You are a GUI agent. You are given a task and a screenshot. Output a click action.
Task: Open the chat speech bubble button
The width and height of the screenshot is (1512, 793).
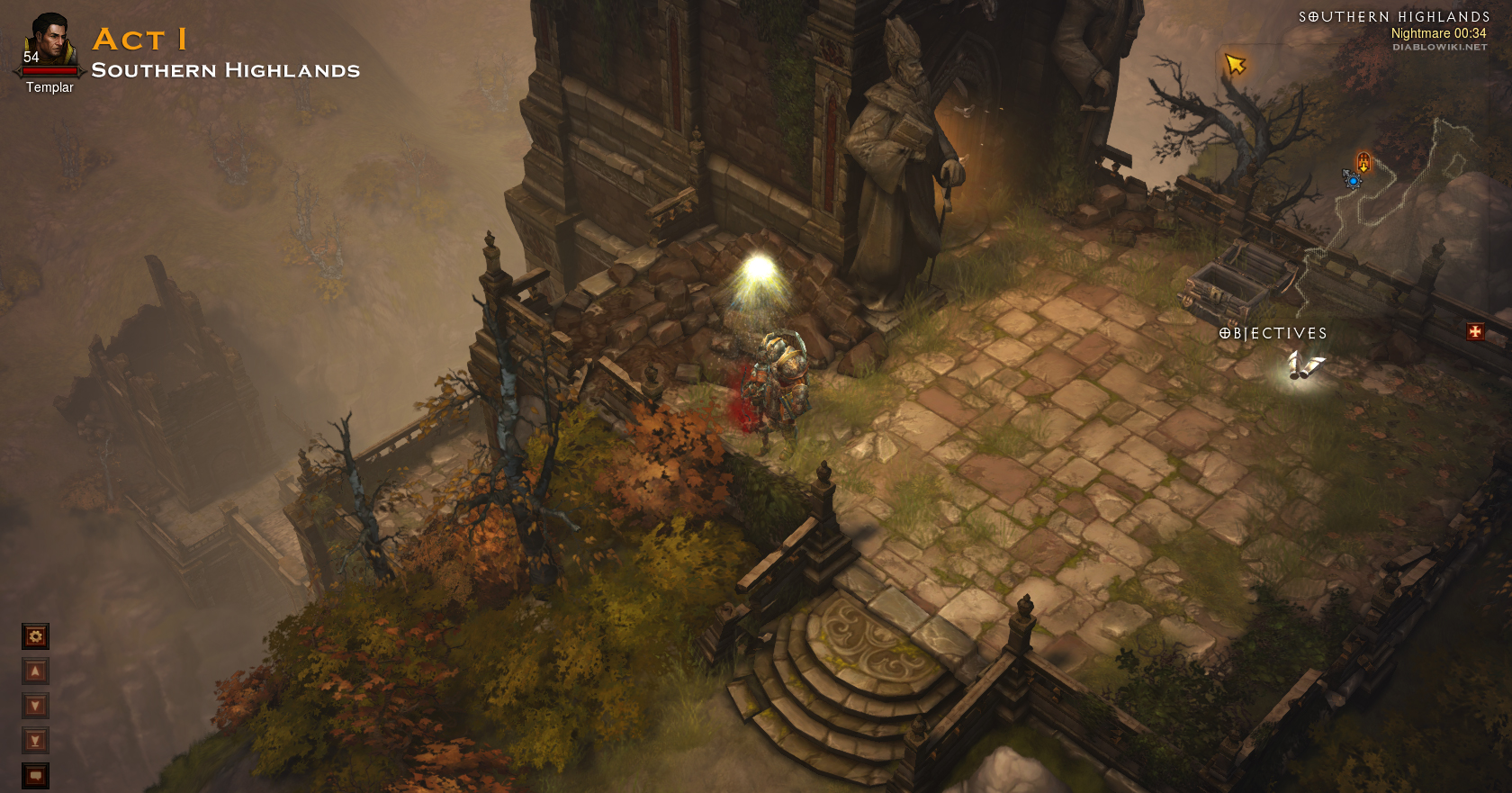click(x=35, y=775)
